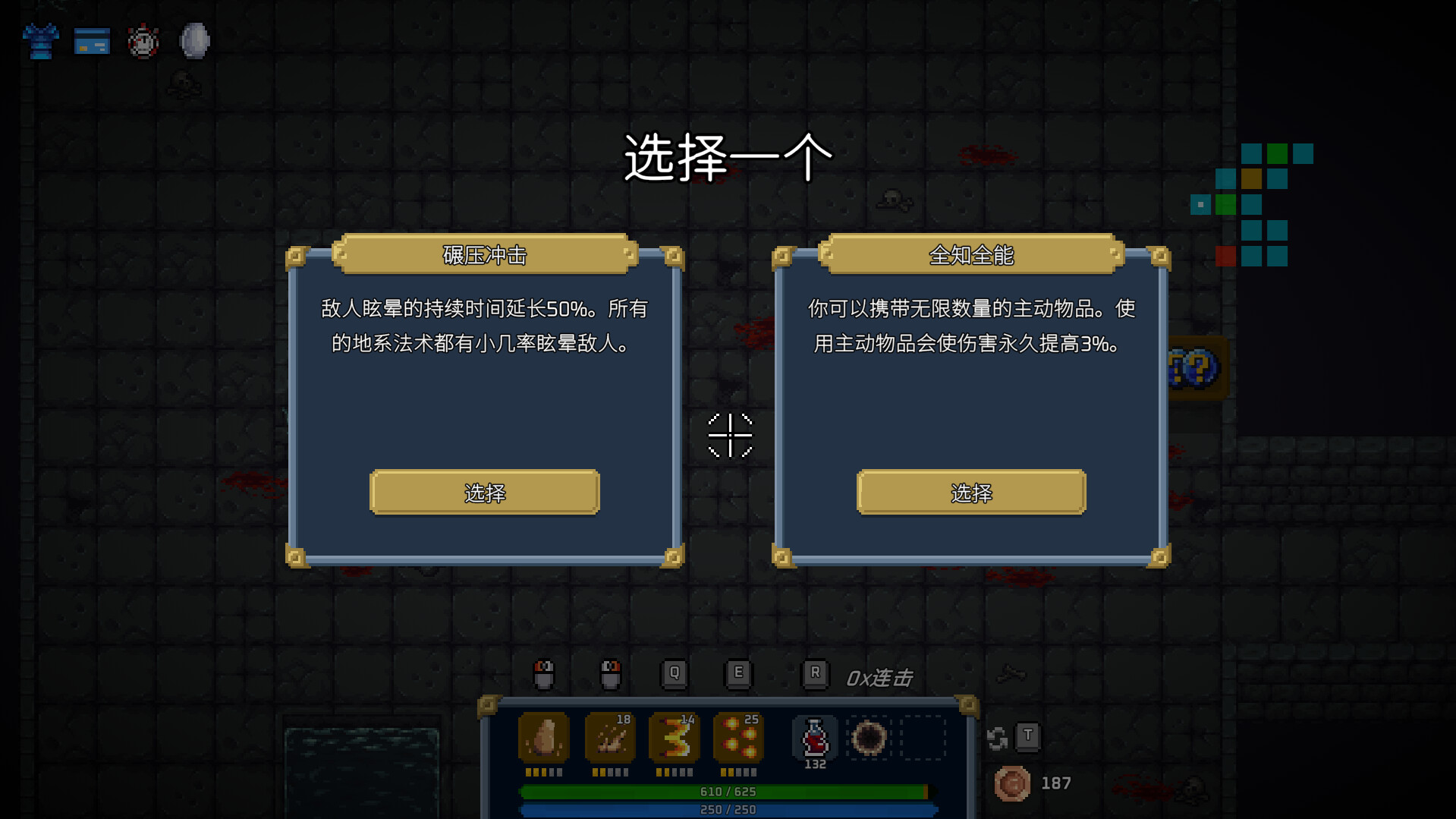Click the black hole active item slot
The width and height of the screenshot is (1456, 819).
(x=868, y=735)
